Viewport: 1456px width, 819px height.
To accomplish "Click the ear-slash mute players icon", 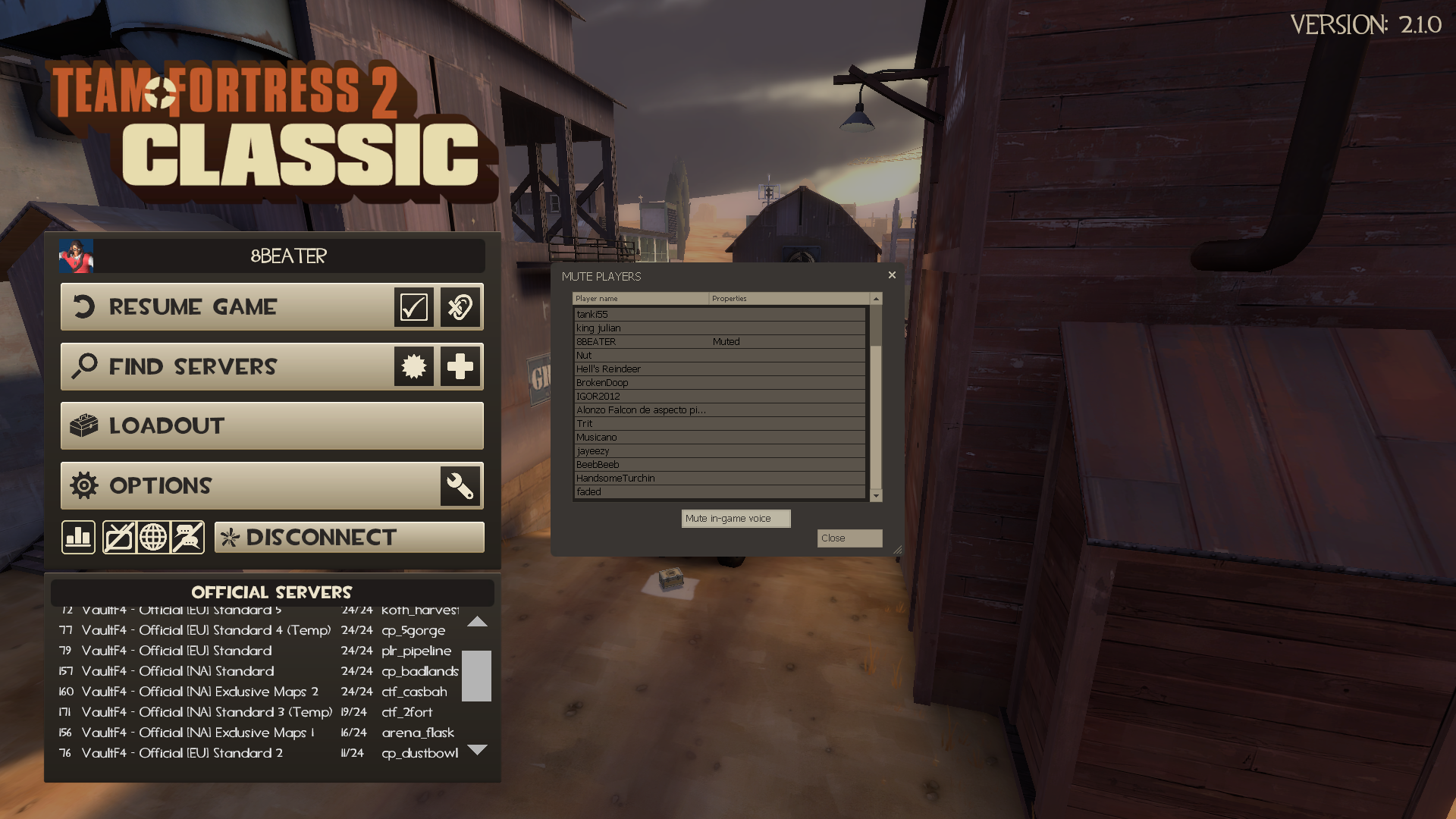I will (x=459, y=306).
